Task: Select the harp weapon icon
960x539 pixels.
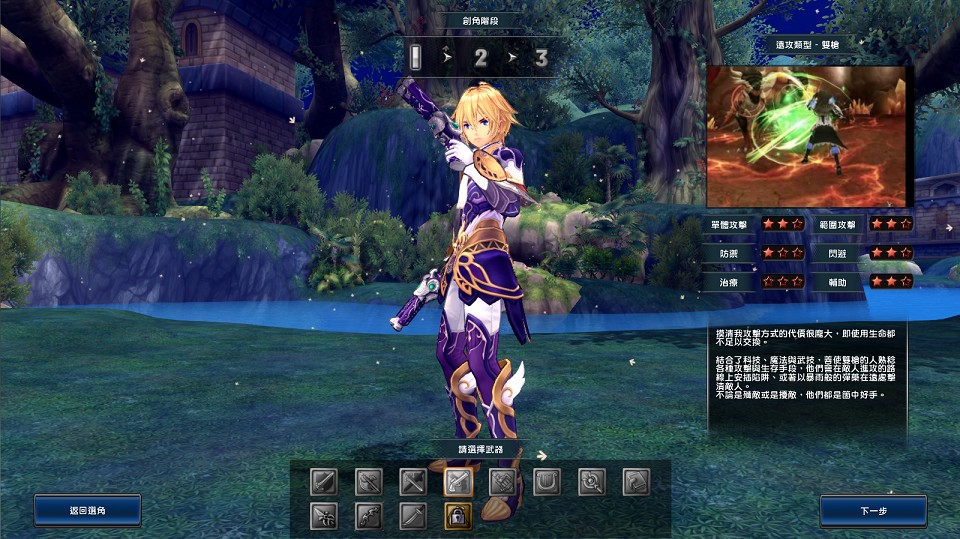Action: click(547, 482)
